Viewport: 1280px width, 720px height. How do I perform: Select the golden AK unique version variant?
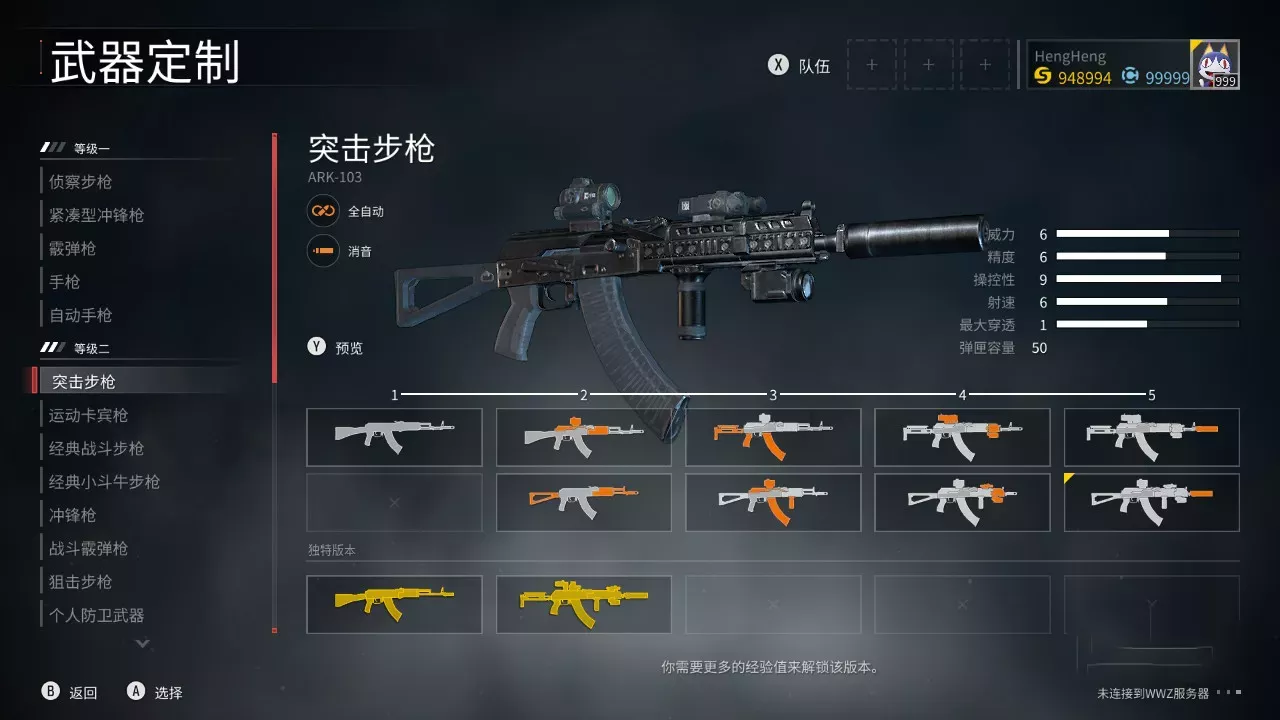[x=394, y=603]
